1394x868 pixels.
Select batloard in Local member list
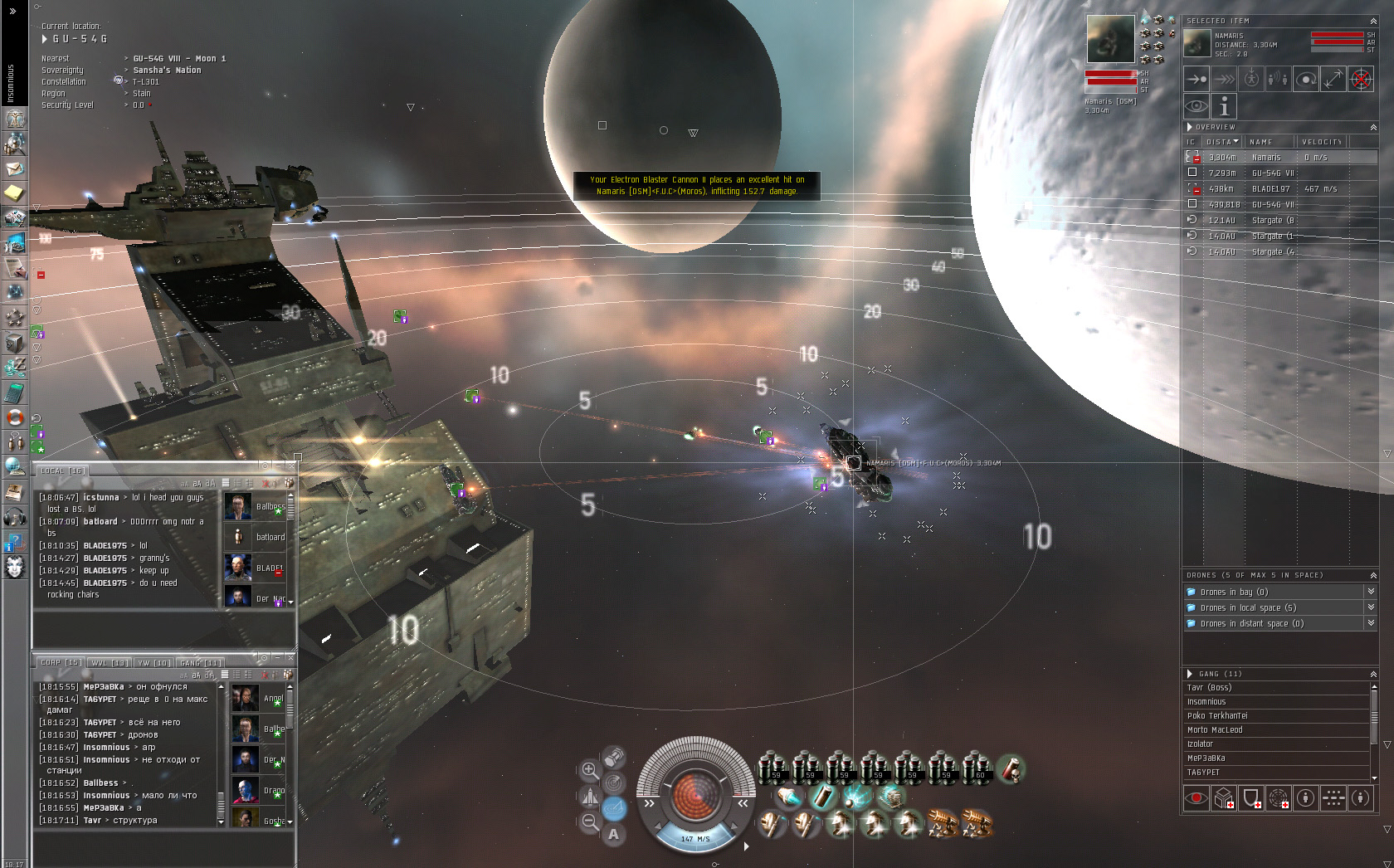click(x=270, y=538)
